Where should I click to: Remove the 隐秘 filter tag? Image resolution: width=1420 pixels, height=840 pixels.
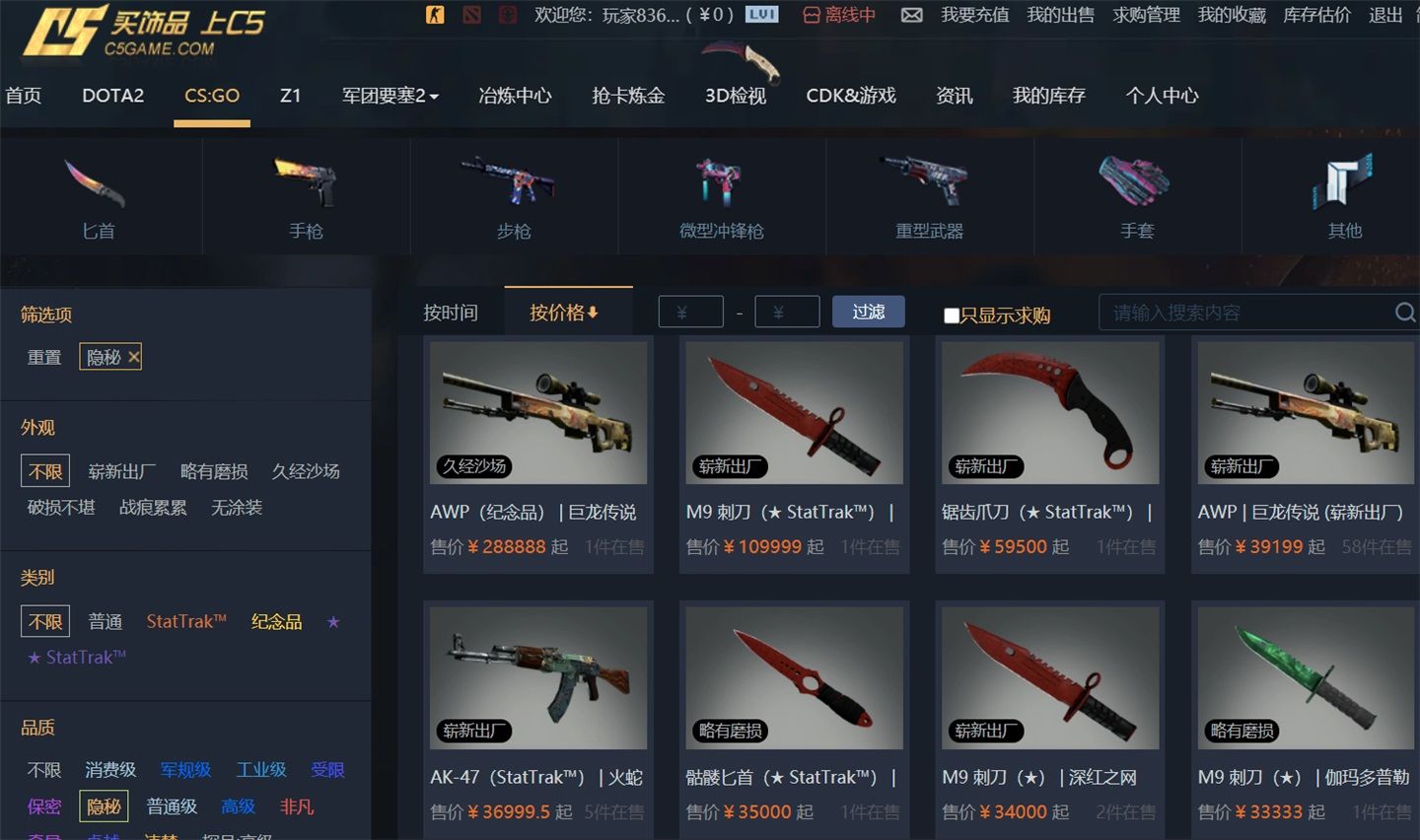[134, 357]
